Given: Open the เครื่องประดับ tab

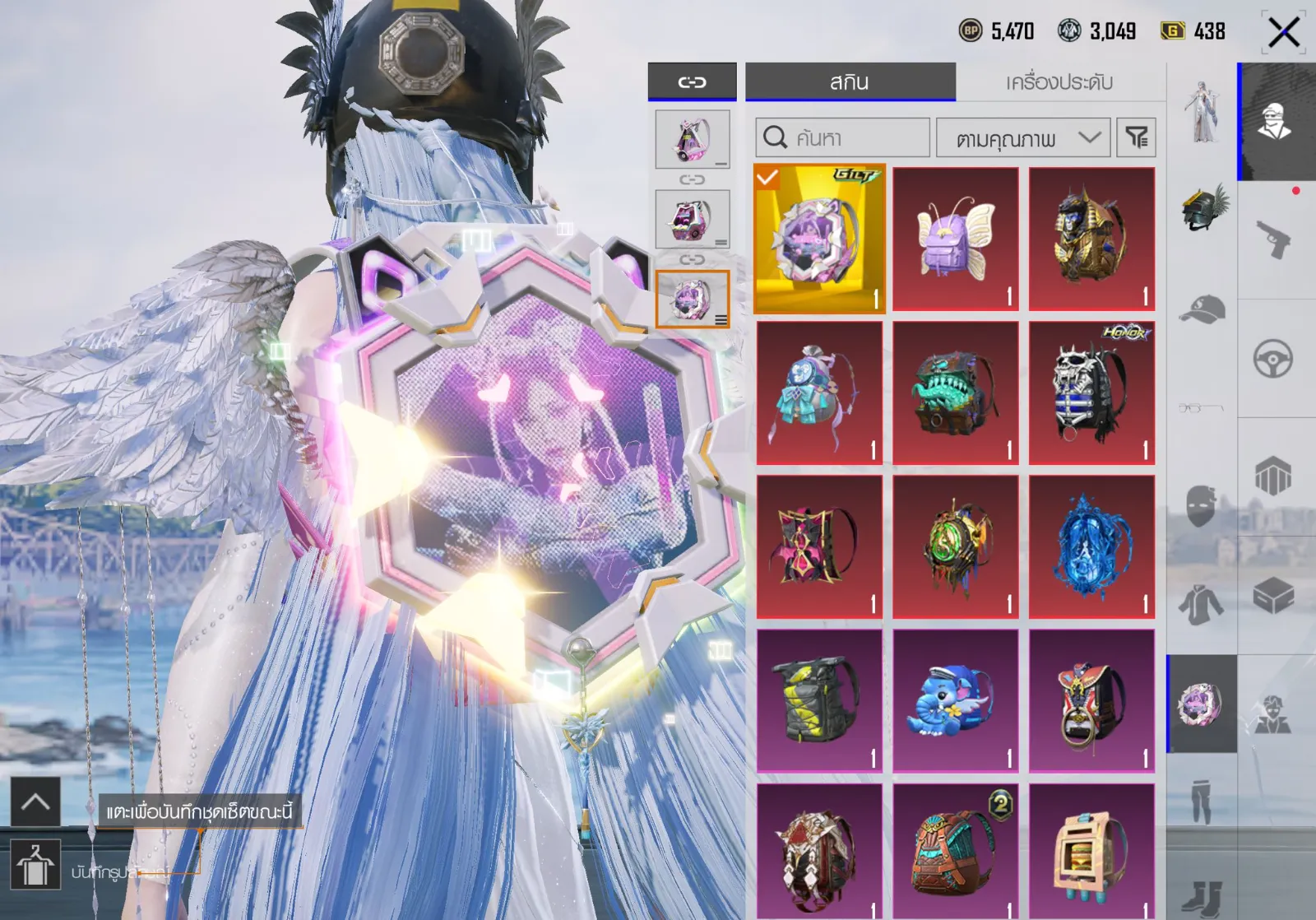Looking at the screenshot, I should point(1059,82).
